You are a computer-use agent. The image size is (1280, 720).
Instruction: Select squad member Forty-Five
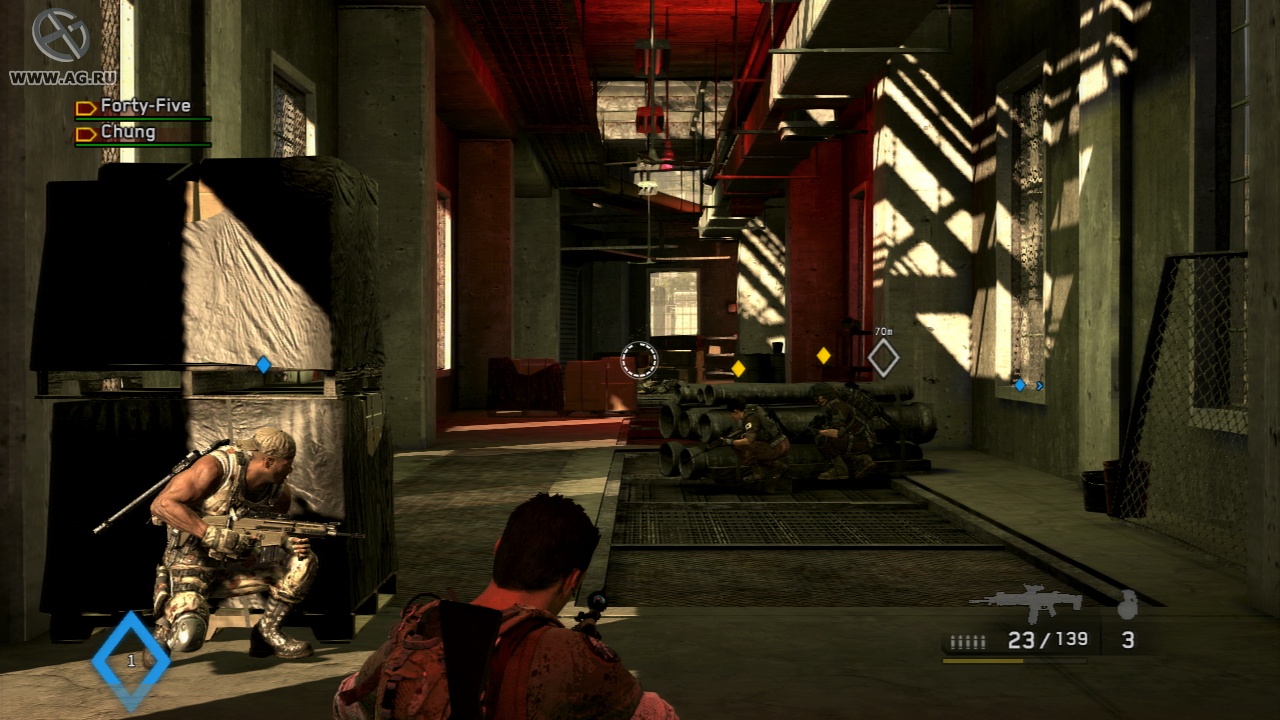(144, 106)
